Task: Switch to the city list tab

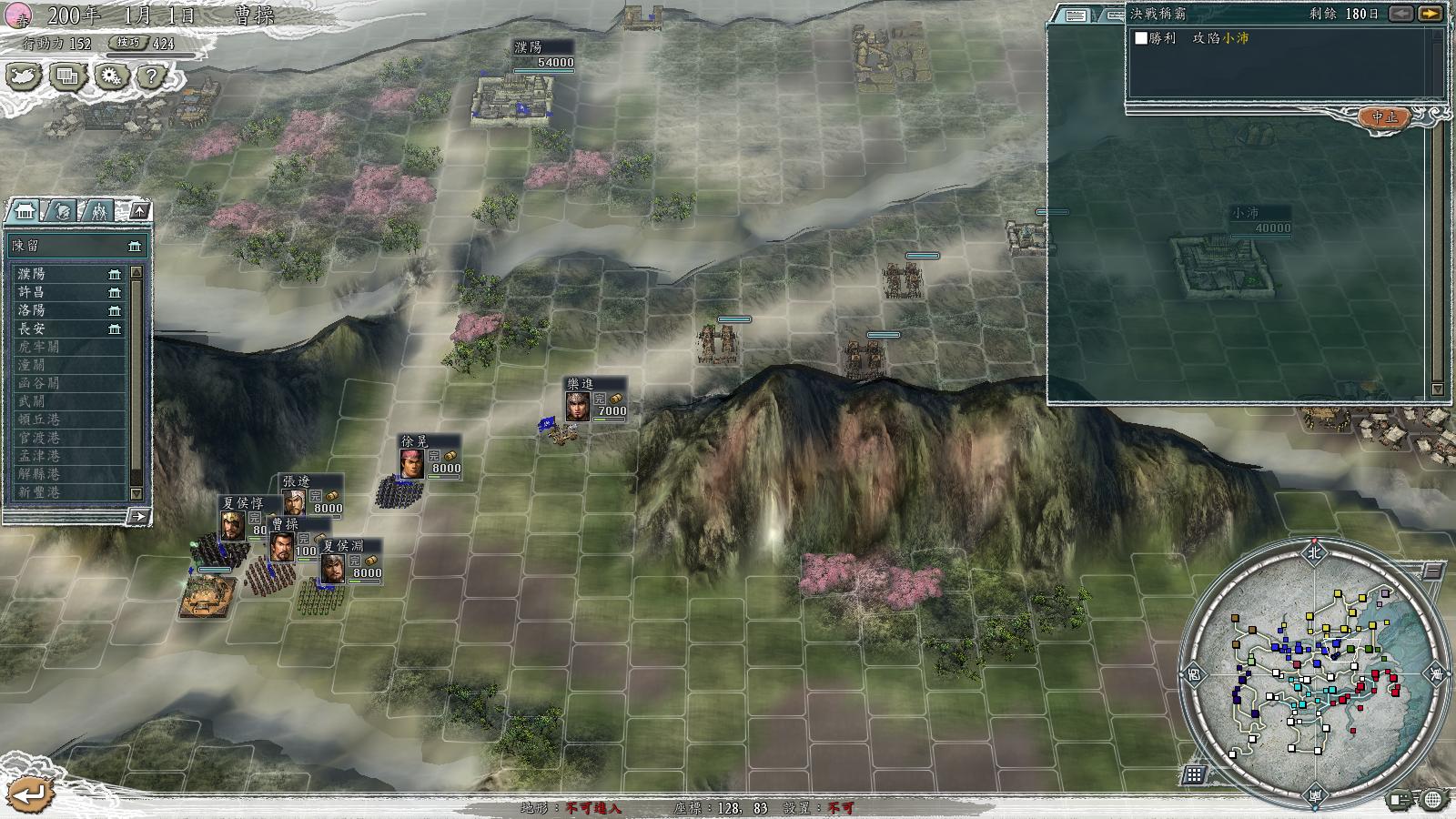Action: pos(24,211)
